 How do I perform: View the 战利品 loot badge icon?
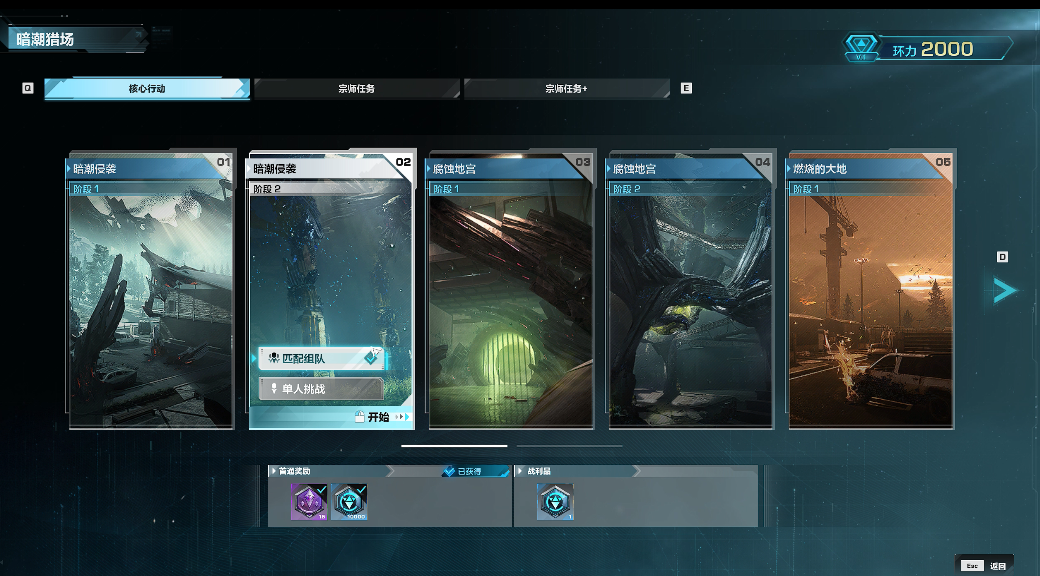tap(555, 501)
